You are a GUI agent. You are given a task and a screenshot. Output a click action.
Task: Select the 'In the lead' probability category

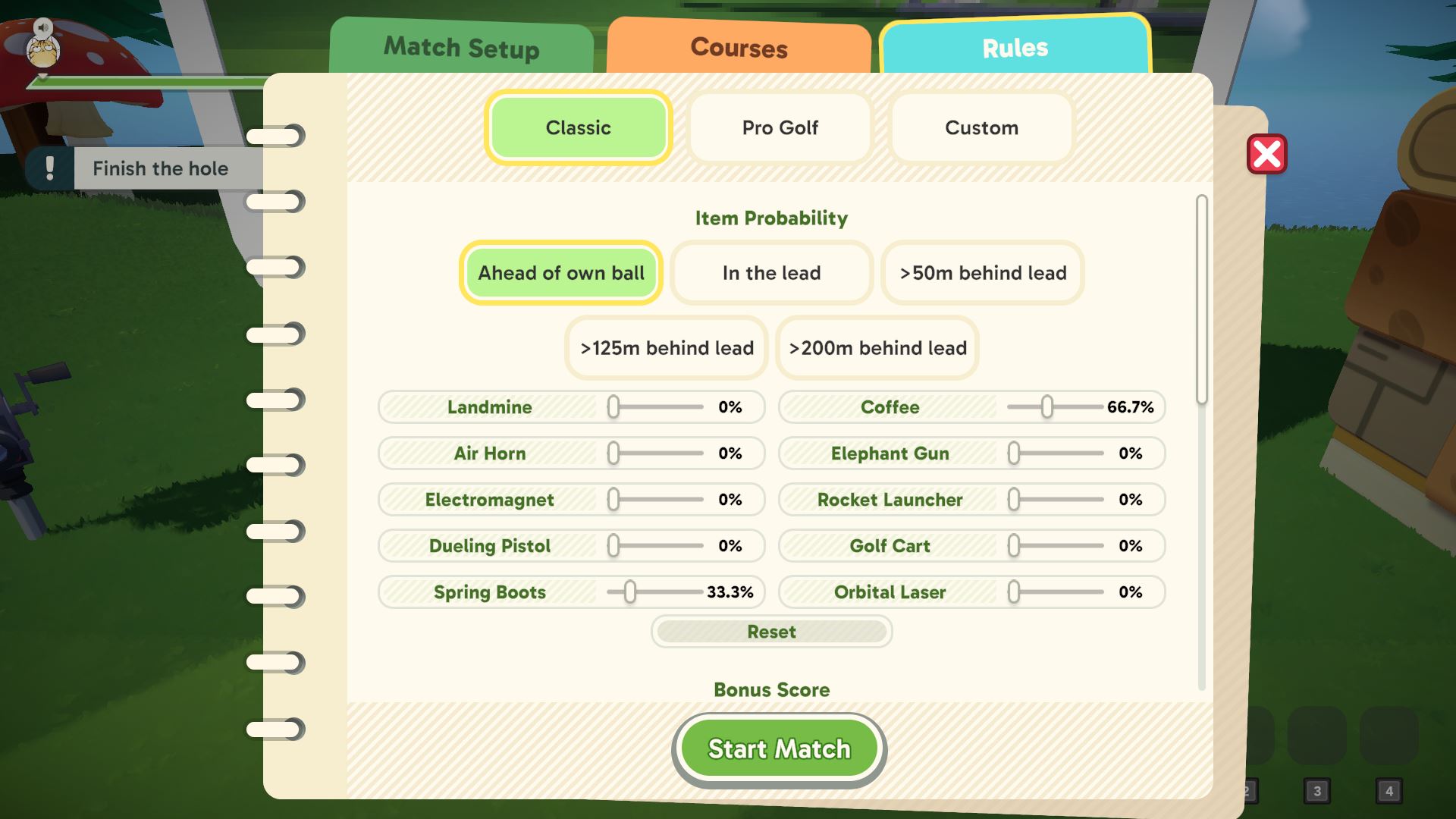tap(770, 273)
